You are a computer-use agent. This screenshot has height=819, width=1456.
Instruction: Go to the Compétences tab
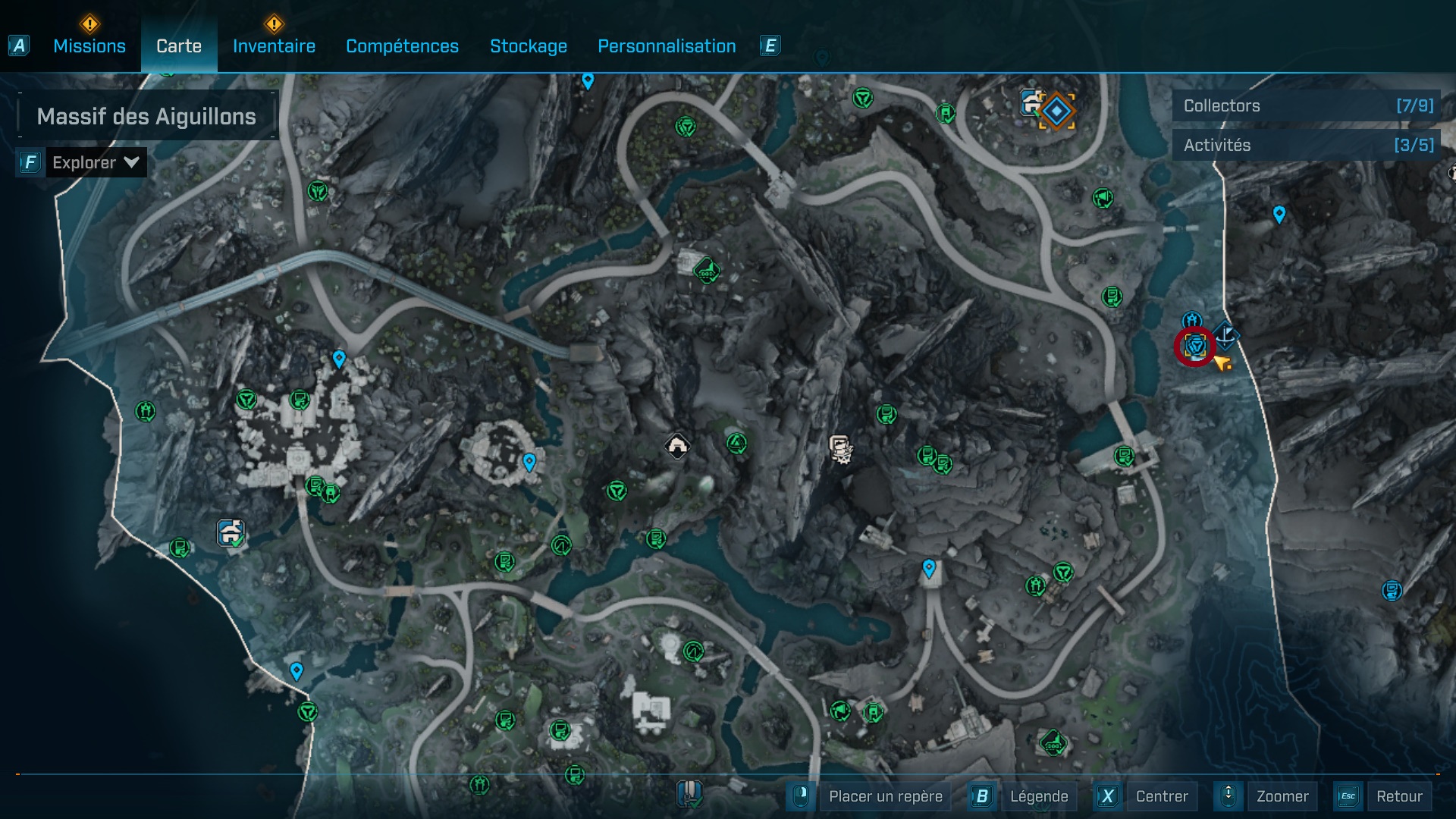click(x=402, y=46)
